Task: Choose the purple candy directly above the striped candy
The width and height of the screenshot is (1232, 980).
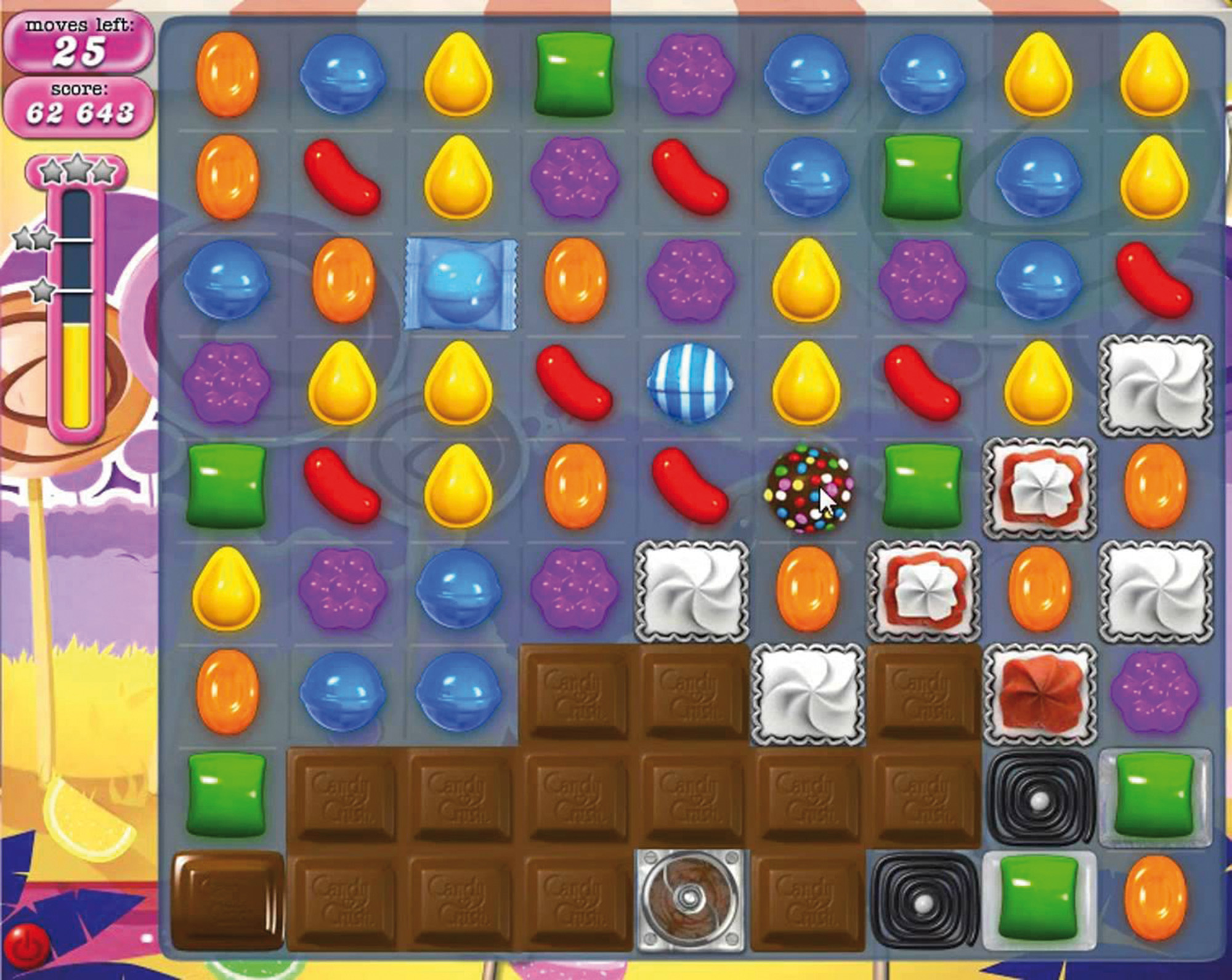Action: tap(691, 280)
